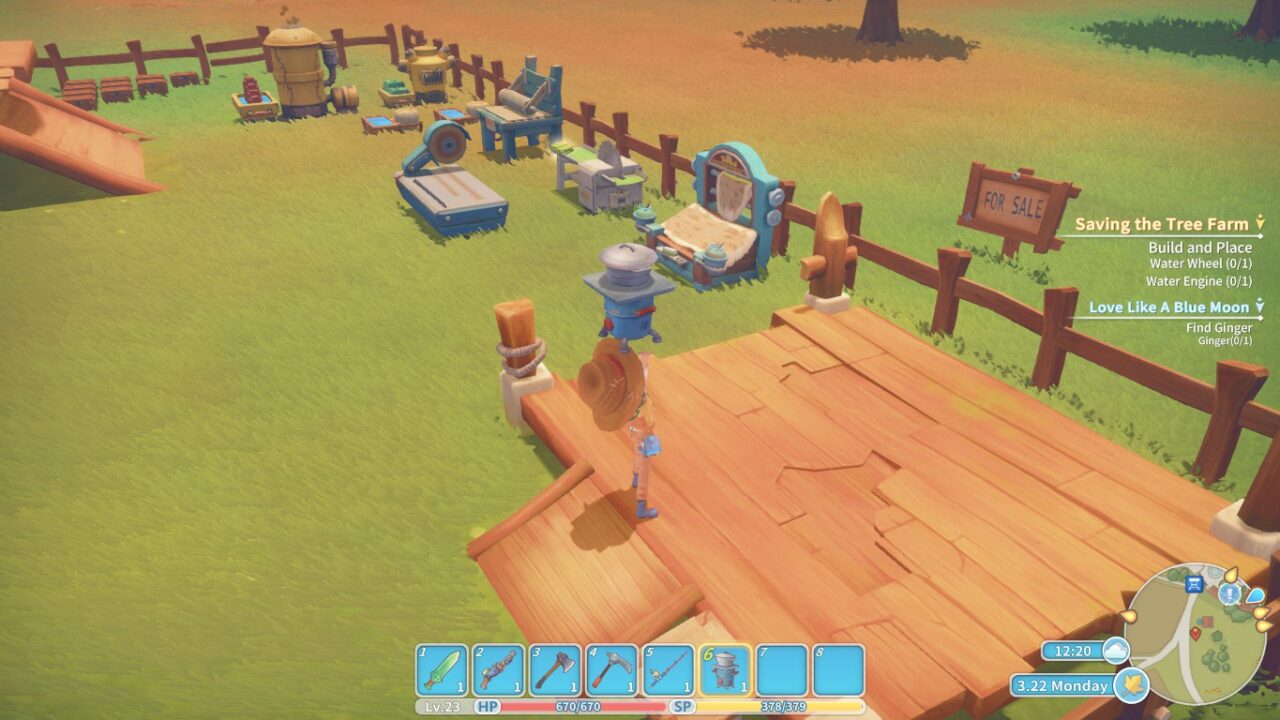Select the cooking stove in slot 6

click(x=726, y=670)
